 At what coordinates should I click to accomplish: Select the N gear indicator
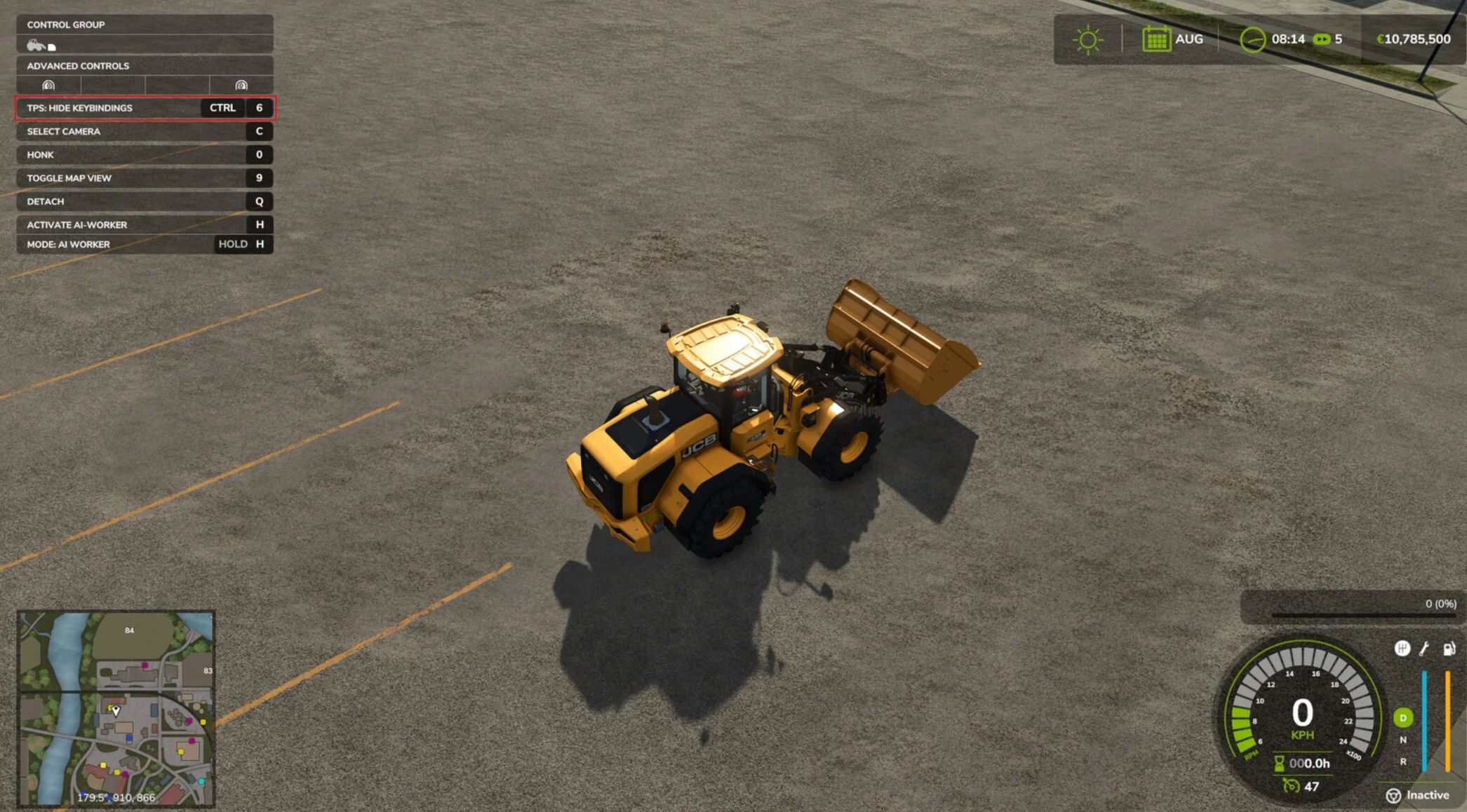pos(1403,738)
